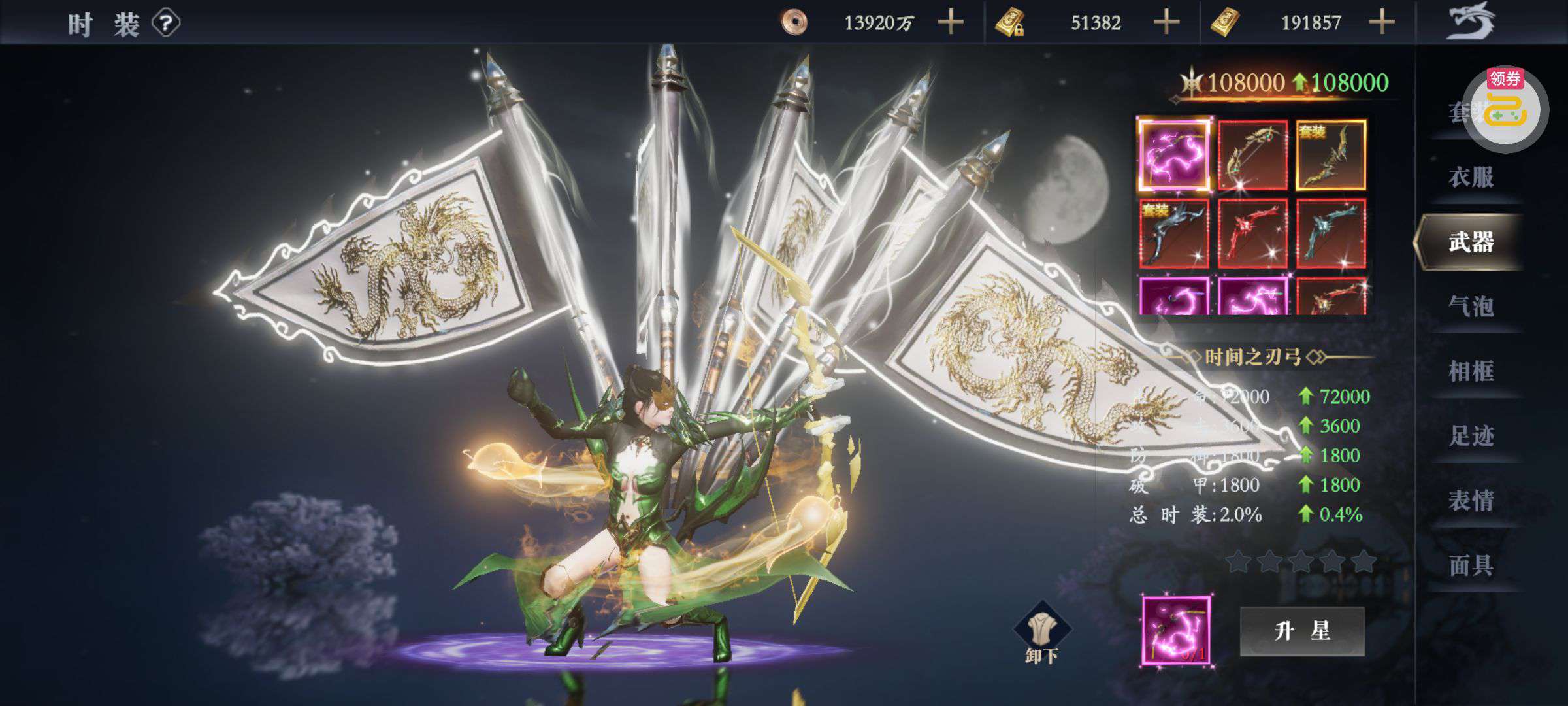Switch to the 面具 tab
Image resolution: width=1568 pixels, height=706 pixels.
pos(1471,565)
